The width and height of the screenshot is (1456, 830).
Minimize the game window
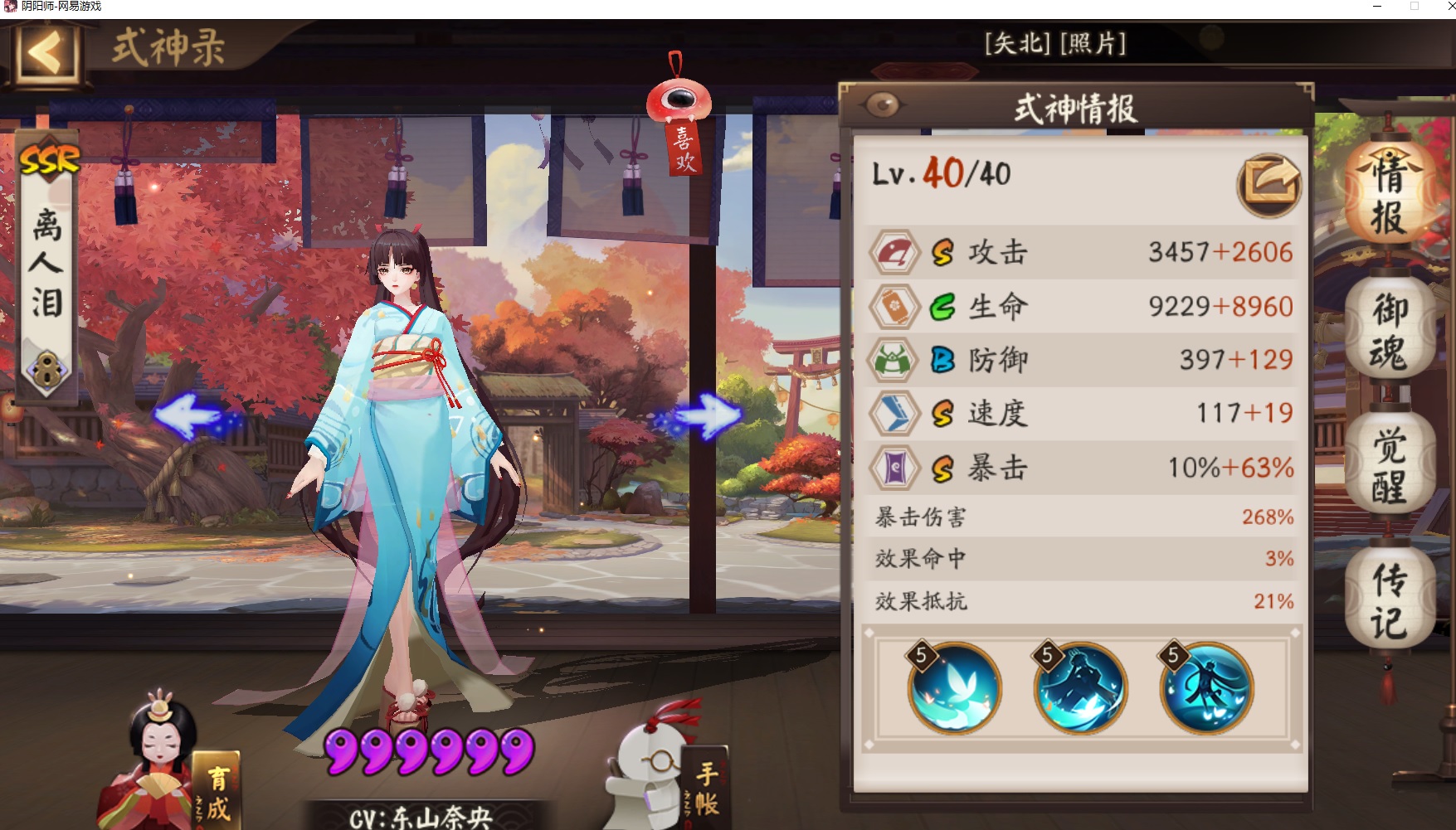[1377, 7]
